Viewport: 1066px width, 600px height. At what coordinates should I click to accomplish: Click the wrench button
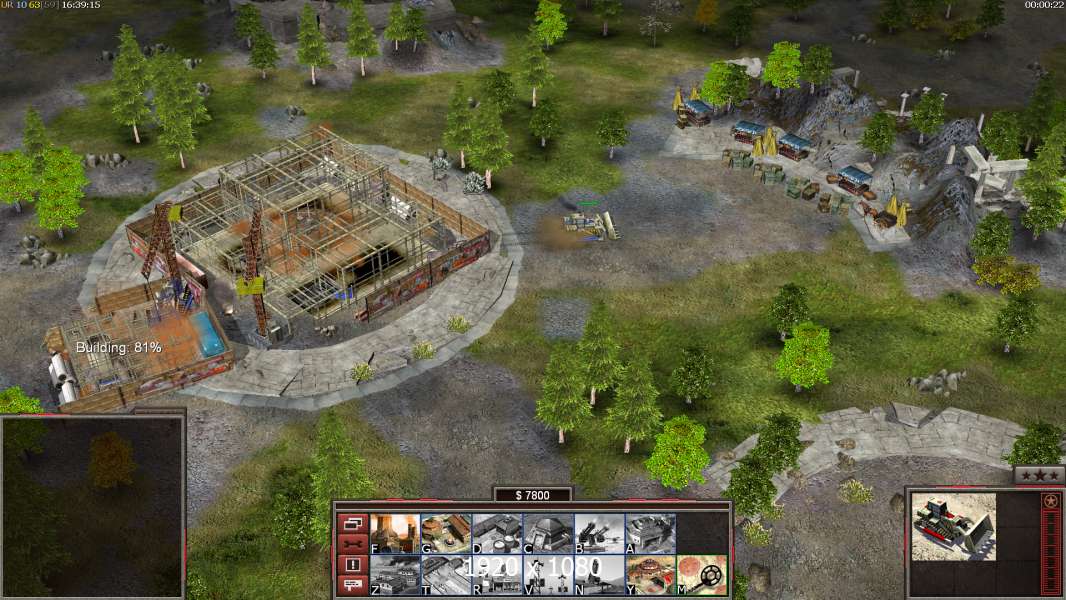pos(351,544)
